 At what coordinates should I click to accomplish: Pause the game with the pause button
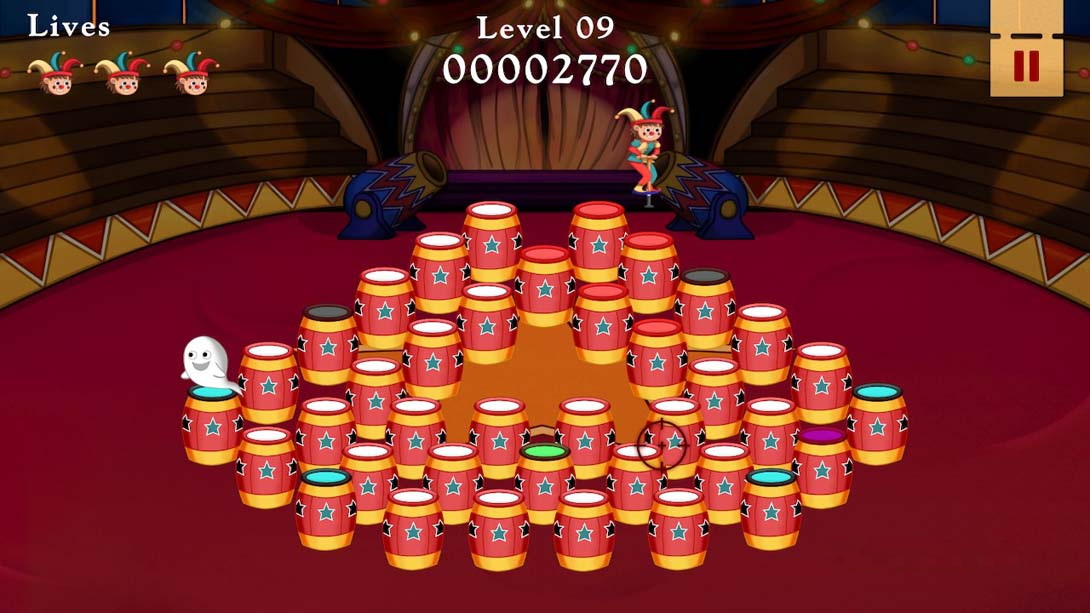coord(1026,66)
